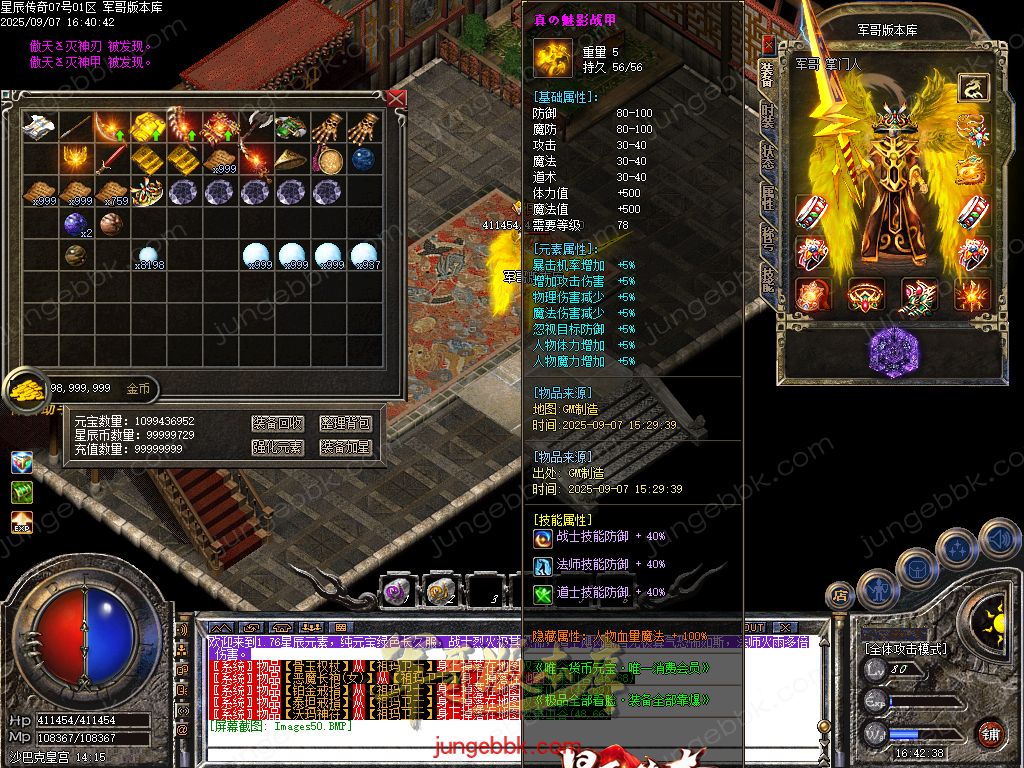This screenshot has width=1024, height=768.
Task: Sort the bag with 整理背包
Action: click(x=345, y=424)
